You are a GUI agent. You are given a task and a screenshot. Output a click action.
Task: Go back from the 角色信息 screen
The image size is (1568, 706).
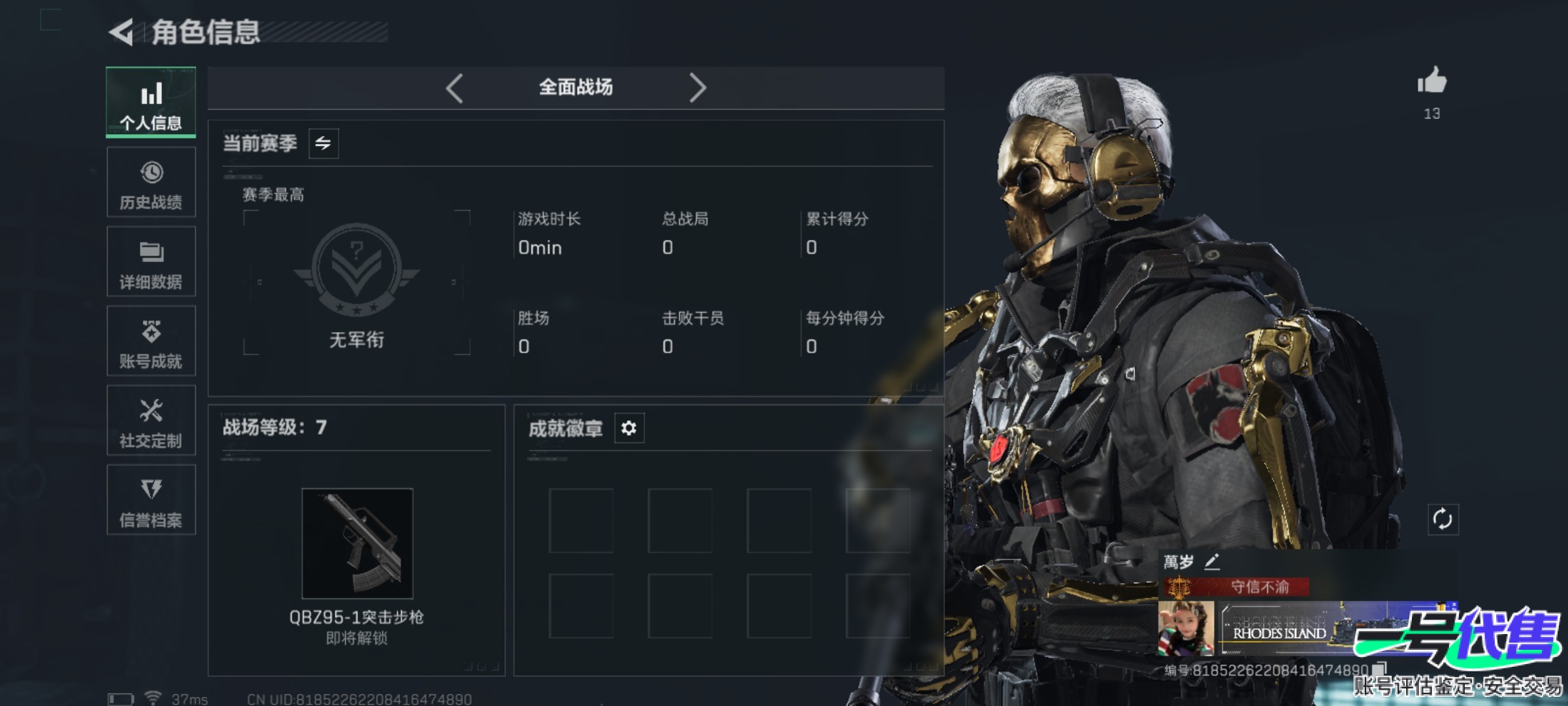click(122, 32)
